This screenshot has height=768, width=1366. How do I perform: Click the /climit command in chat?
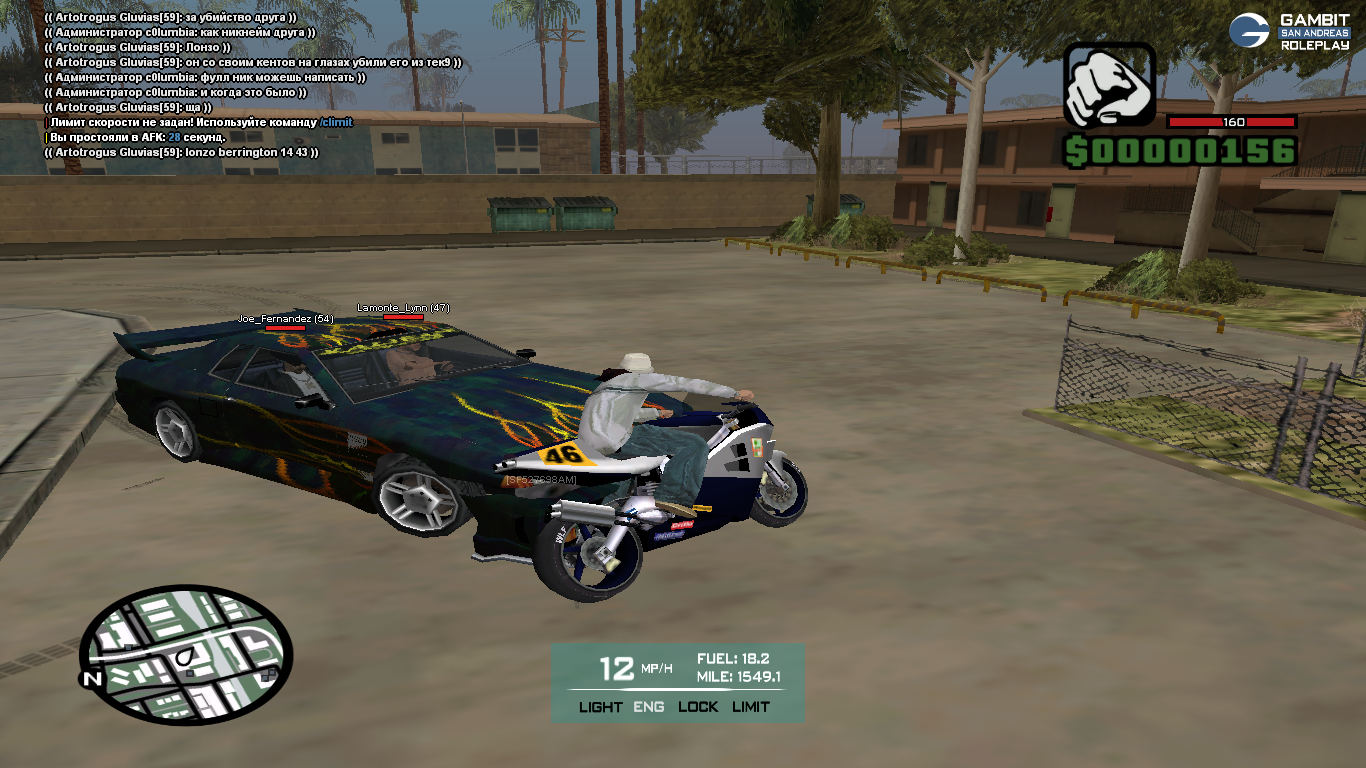click(x=336, y=122)
